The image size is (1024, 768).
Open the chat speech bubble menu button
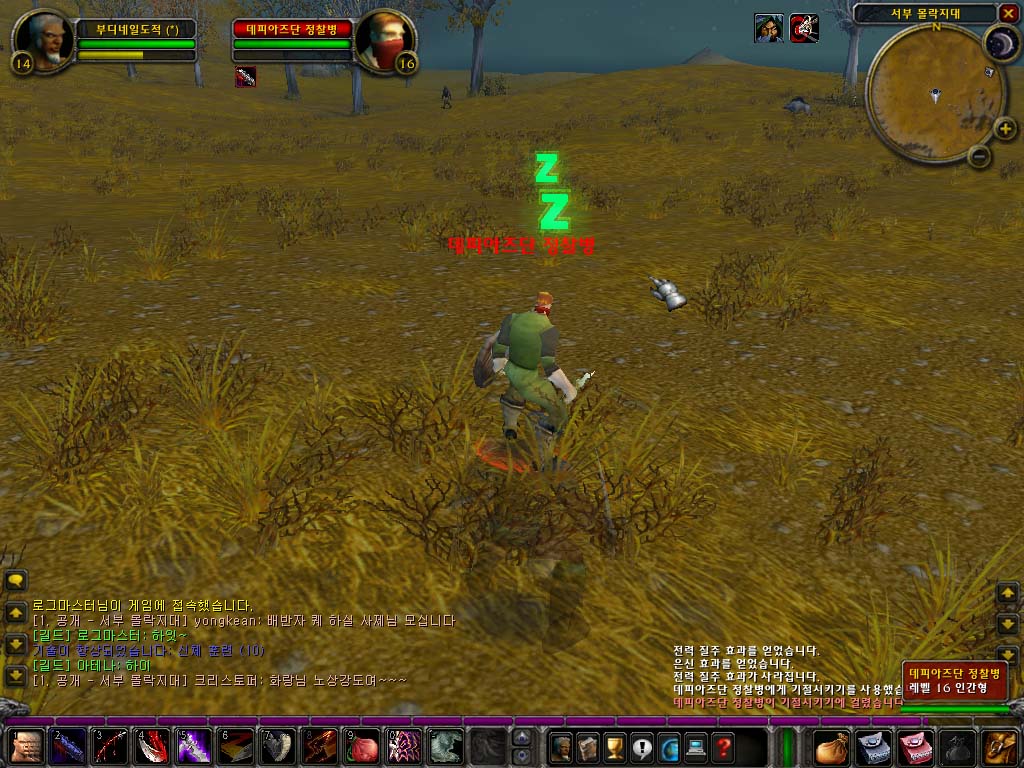pyautogui.click(x=16, y=580)
